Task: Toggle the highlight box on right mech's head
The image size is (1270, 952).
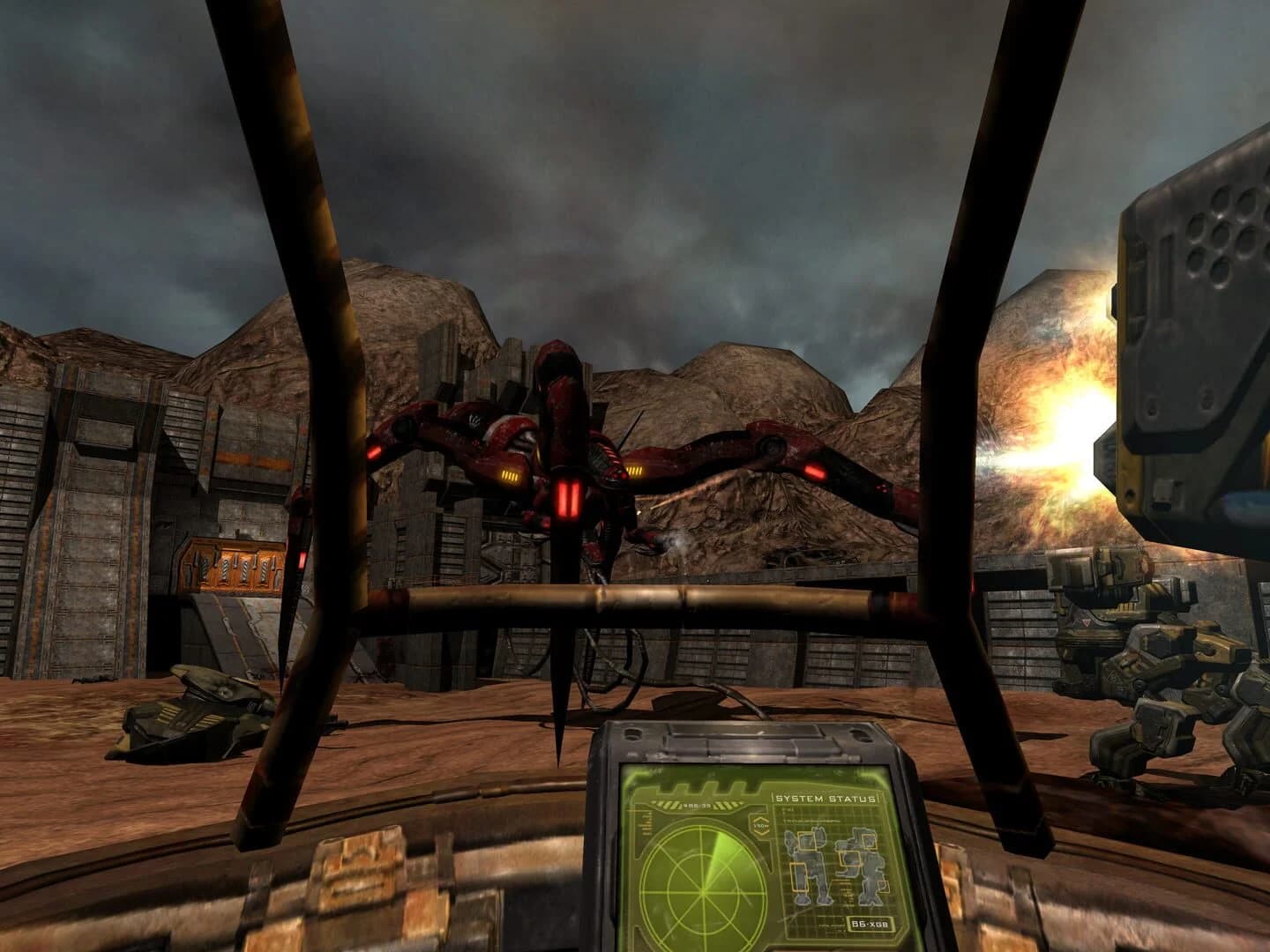Action: point(870,842)
